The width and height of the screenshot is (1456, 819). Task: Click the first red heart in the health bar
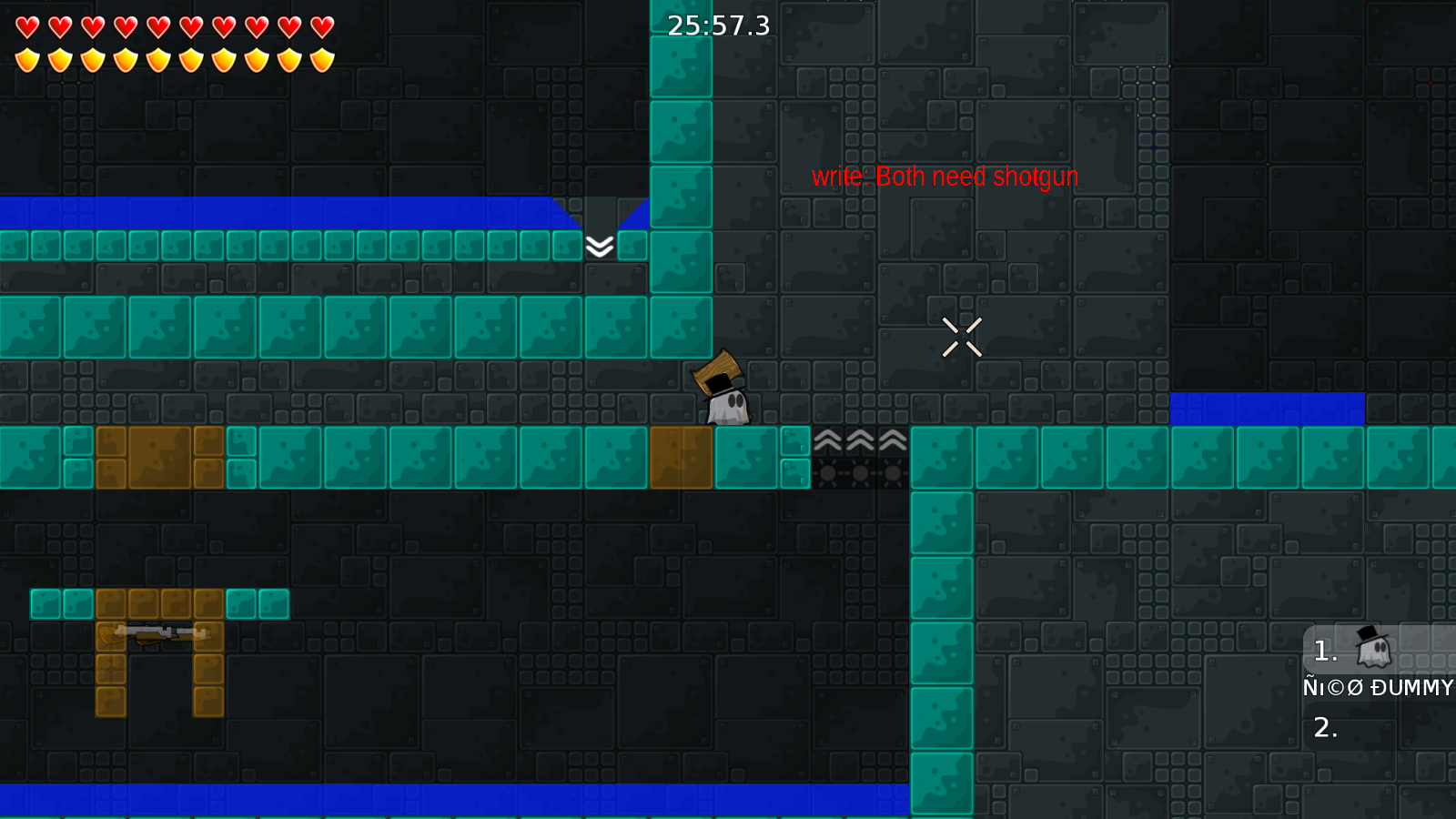[x=27, y=27]
